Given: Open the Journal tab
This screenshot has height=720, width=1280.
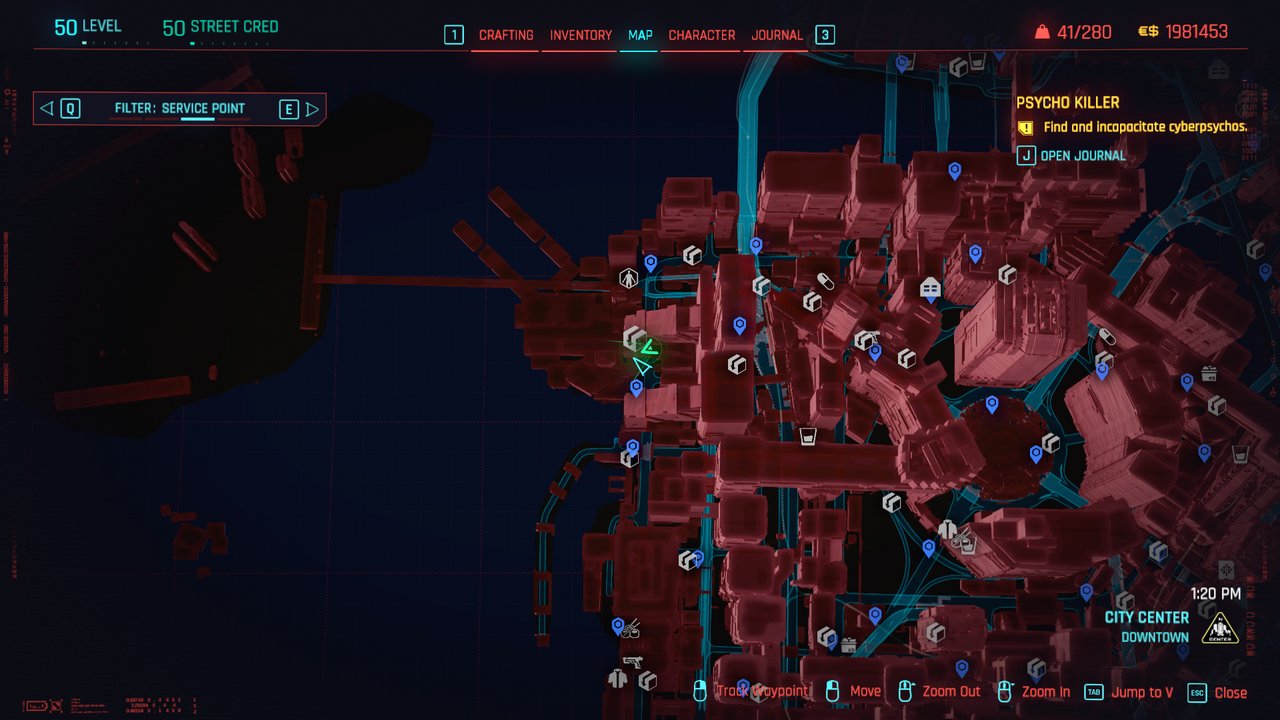Looking at the screenshot, I should [777, 35].
